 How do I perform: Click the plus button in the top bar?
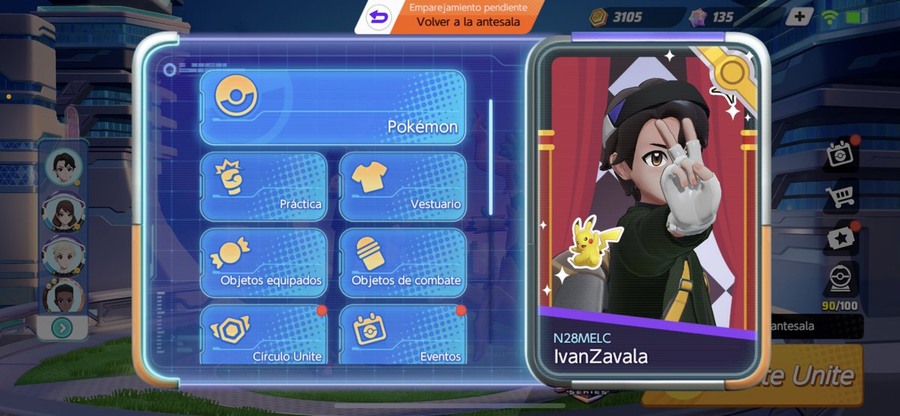[799, 17]
